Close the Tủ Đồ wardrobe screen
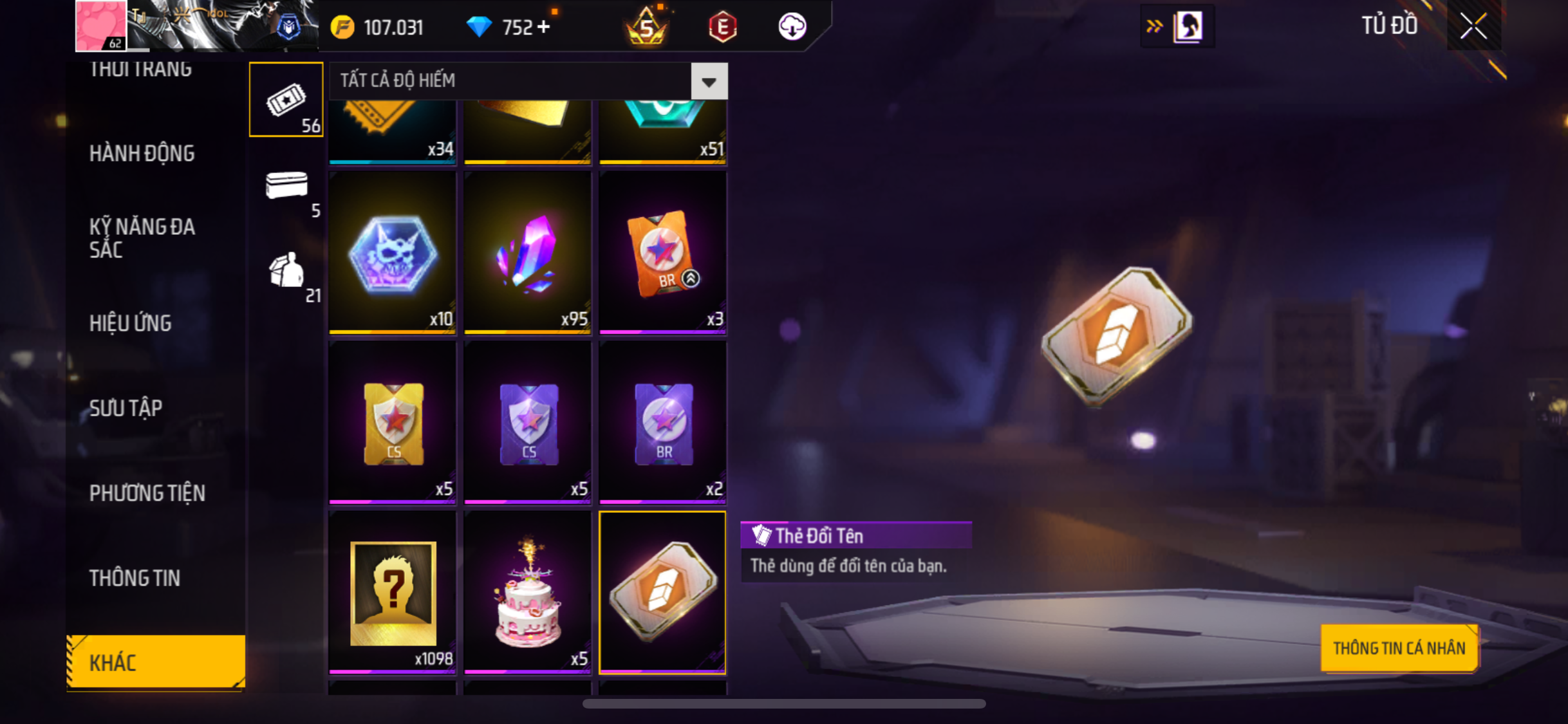This screenshot has width=1568, height=724. tap(1473, 26)
